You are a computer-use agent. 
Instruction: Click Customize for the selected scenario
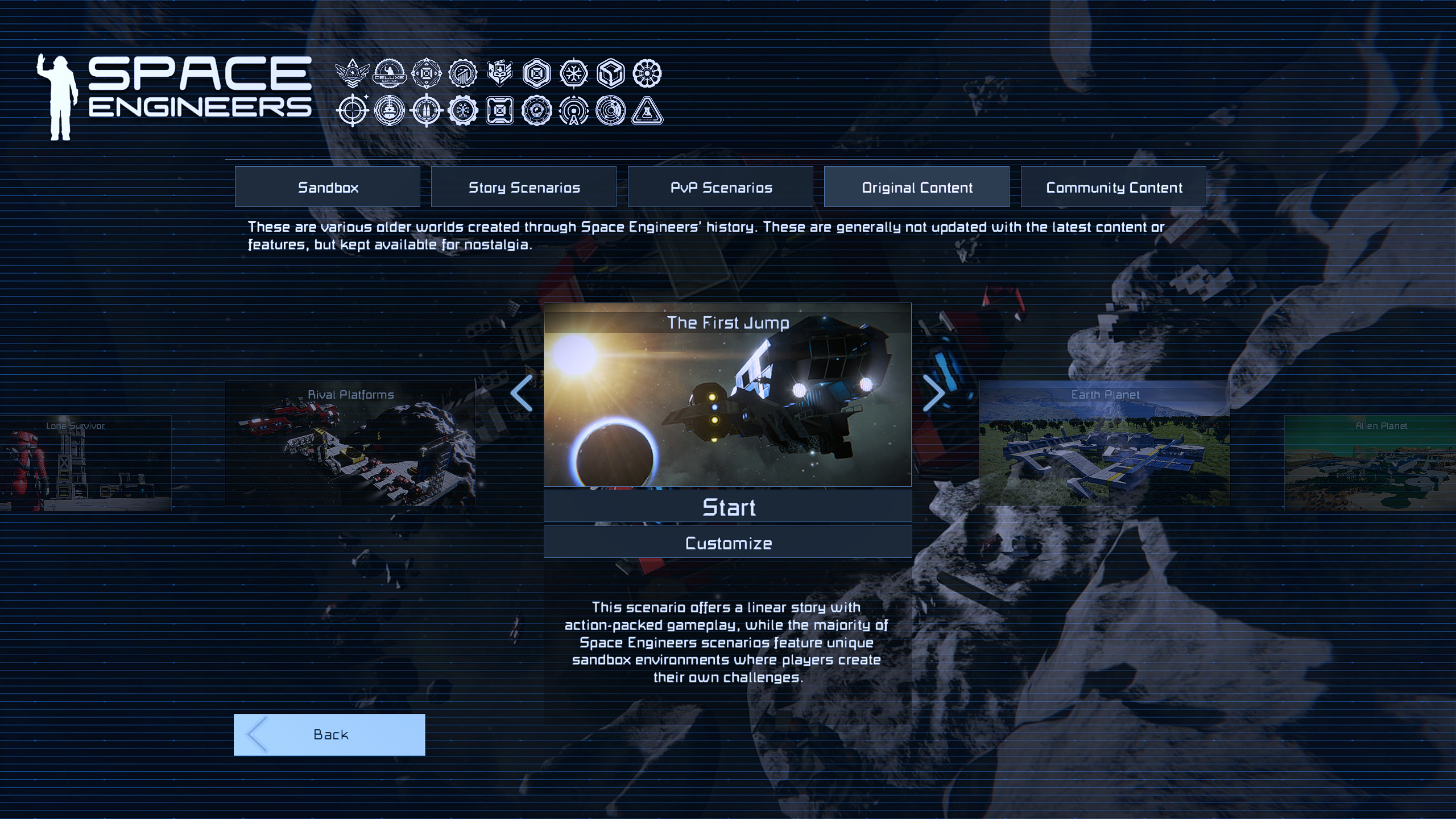click(x=728, y=543)
